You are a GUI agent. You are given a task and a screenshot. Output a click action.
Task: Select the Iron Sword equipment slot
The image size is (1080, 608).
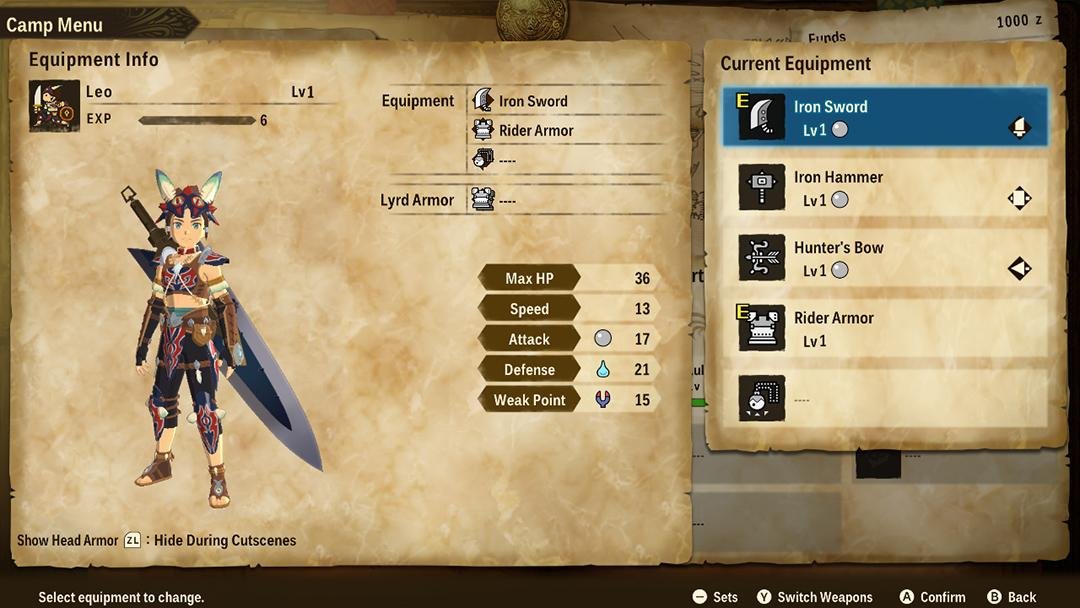point(885,117)
